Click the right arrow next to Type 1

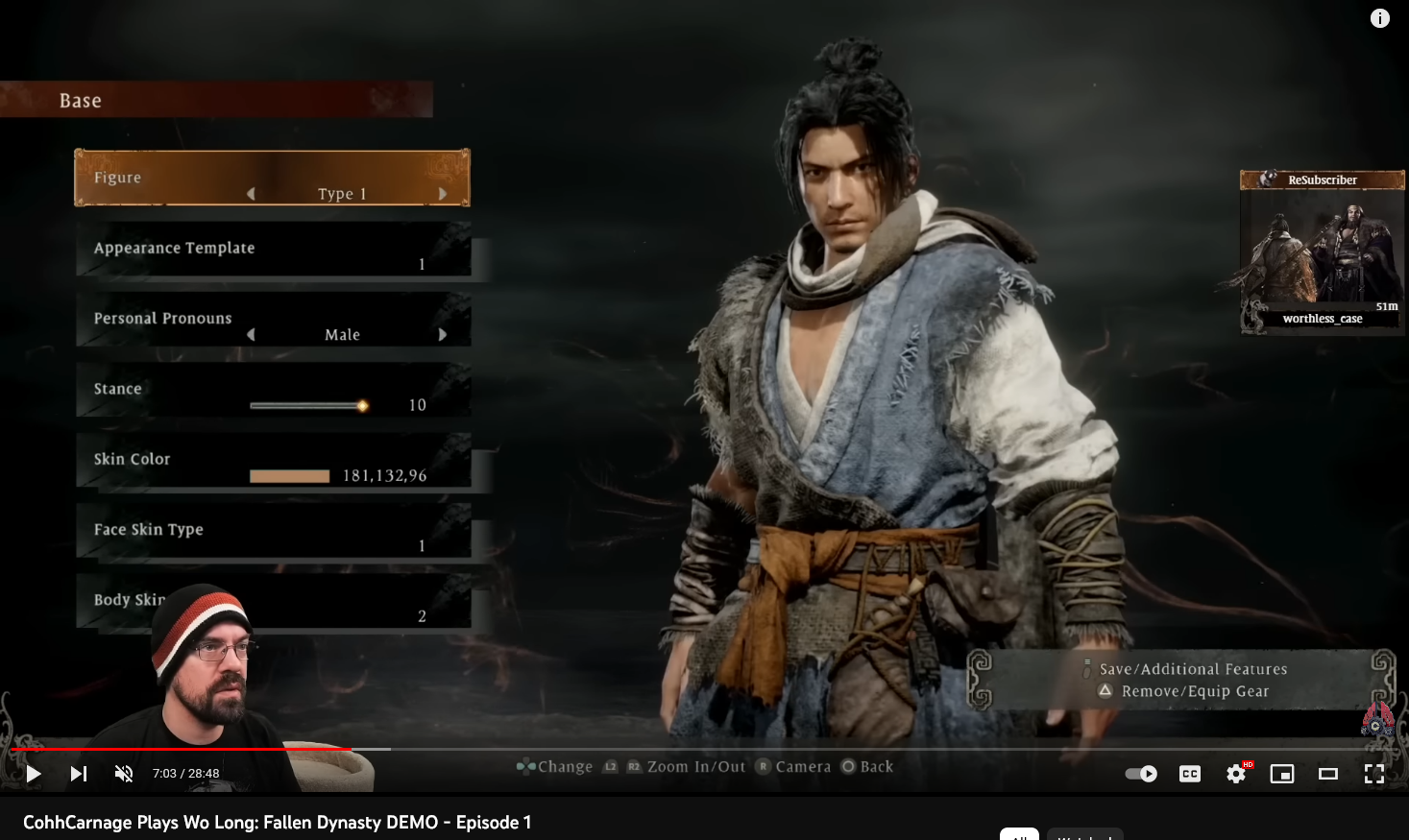pos(443,194)
